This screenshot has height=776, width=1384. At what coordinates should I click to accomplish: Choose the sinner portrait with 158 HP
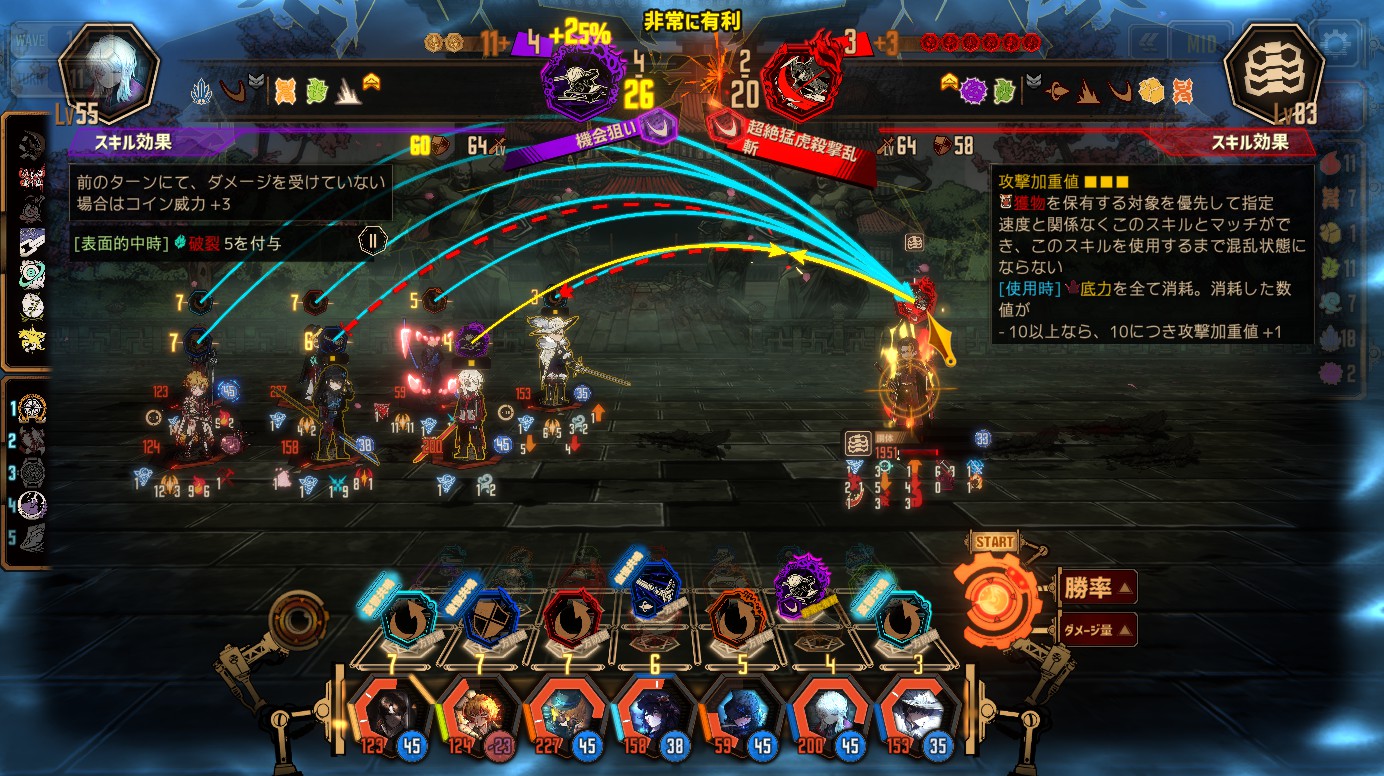tap(651, 712)
